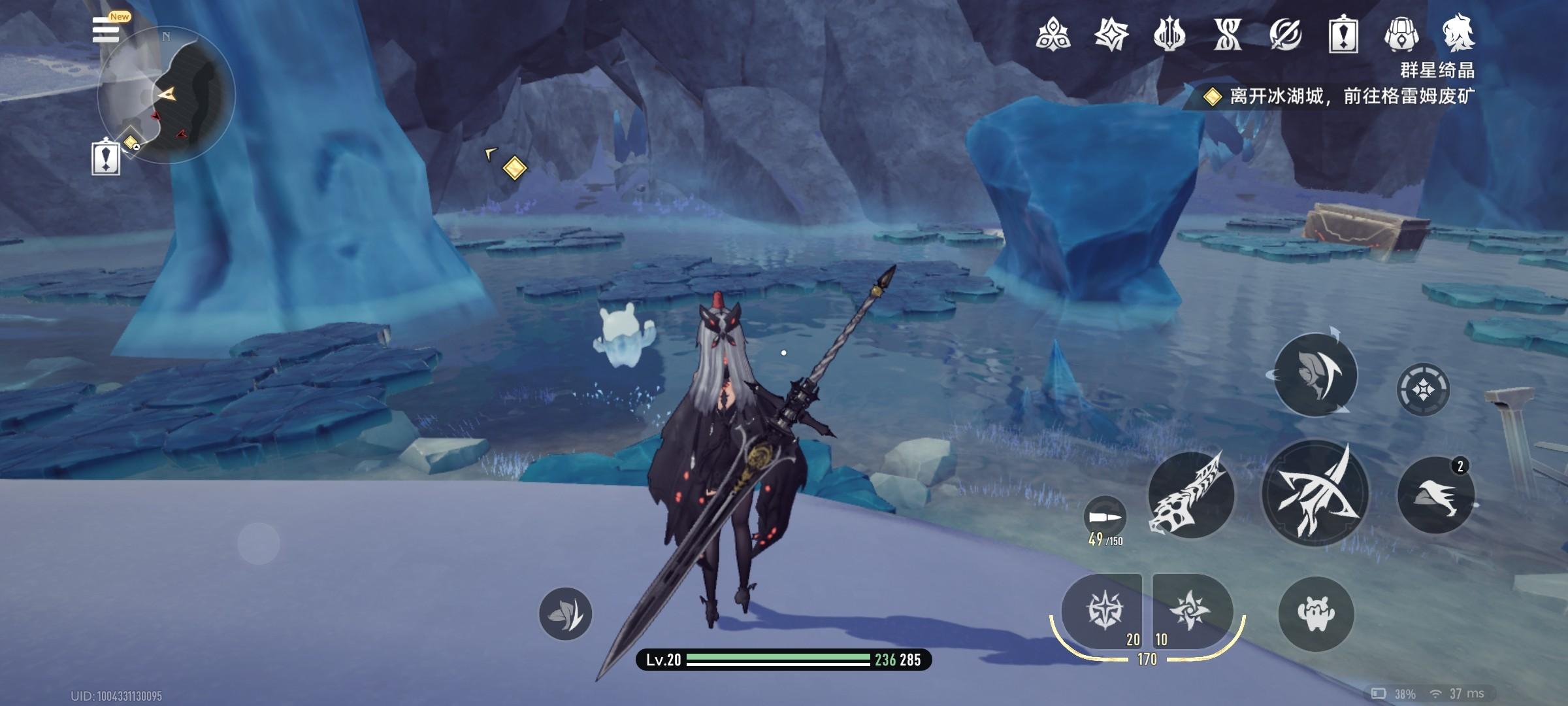Open the sword-in-circle icon menu
The image size is (1568, 706).
(x=1285, y=34)
